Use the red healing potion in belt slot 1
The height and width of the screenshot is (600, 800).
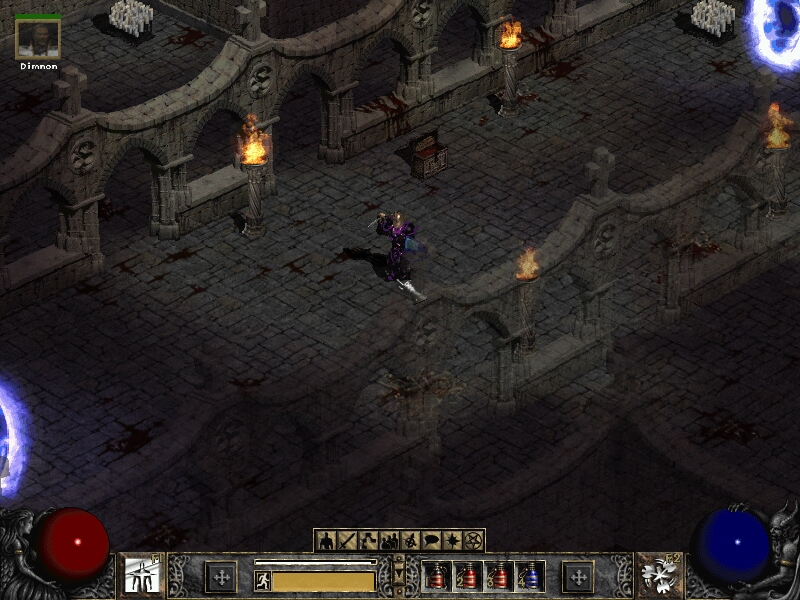click(437, 576)
